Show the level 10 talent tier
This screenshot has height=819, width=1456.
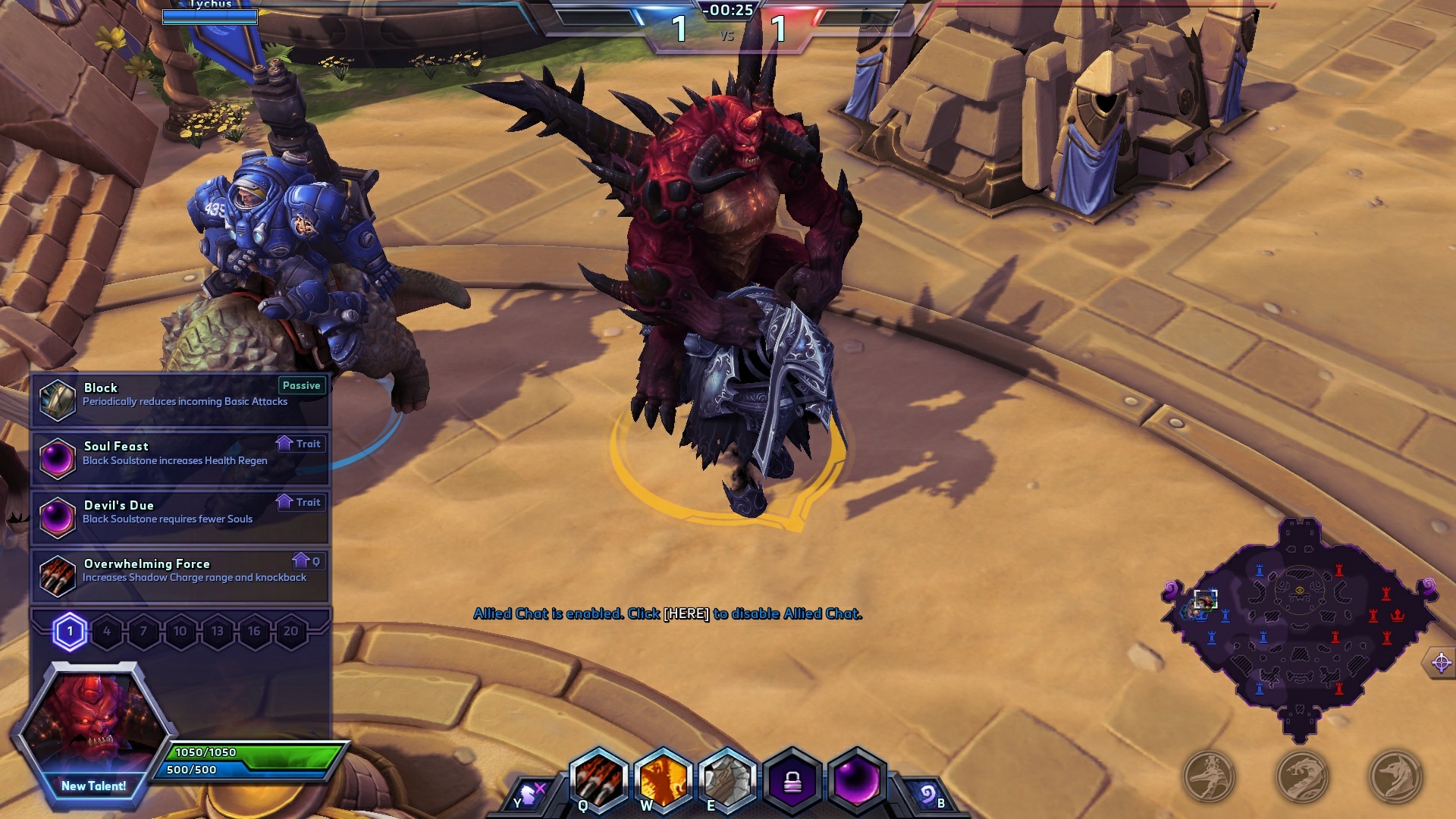click(x=180, y=631)
